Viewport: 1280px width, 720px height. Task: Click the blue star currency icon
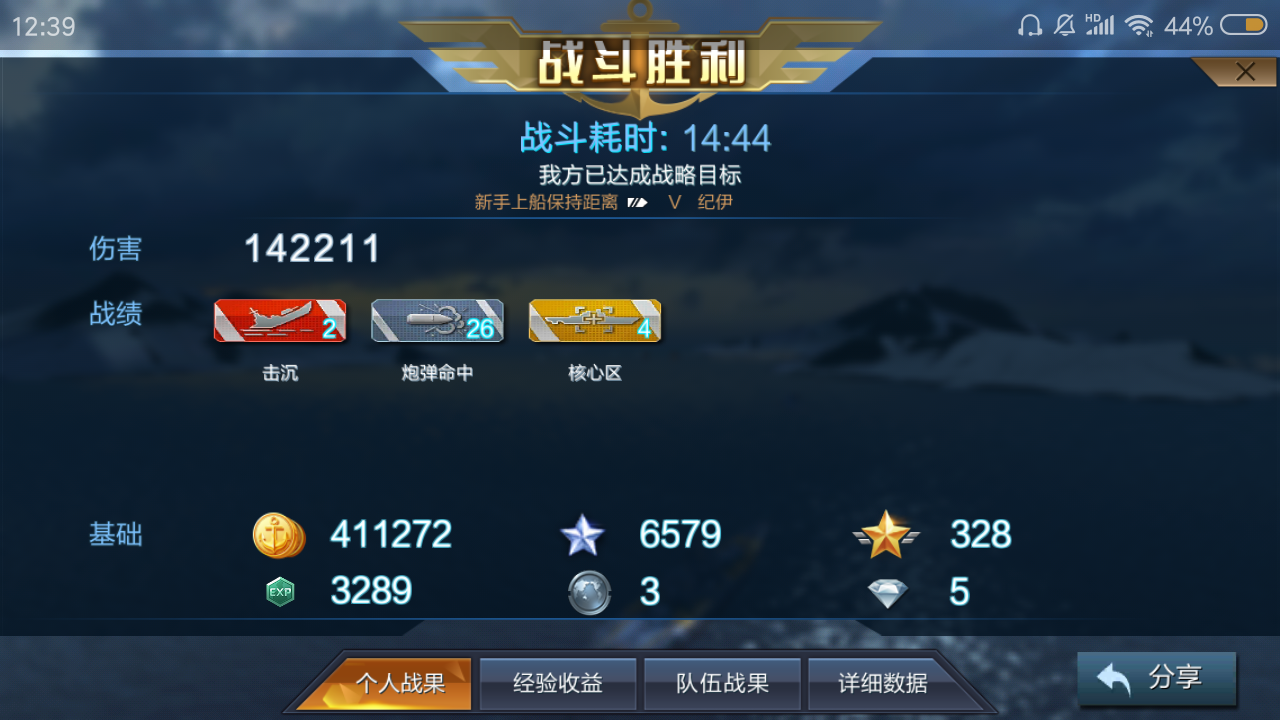[x=584, y=535]
